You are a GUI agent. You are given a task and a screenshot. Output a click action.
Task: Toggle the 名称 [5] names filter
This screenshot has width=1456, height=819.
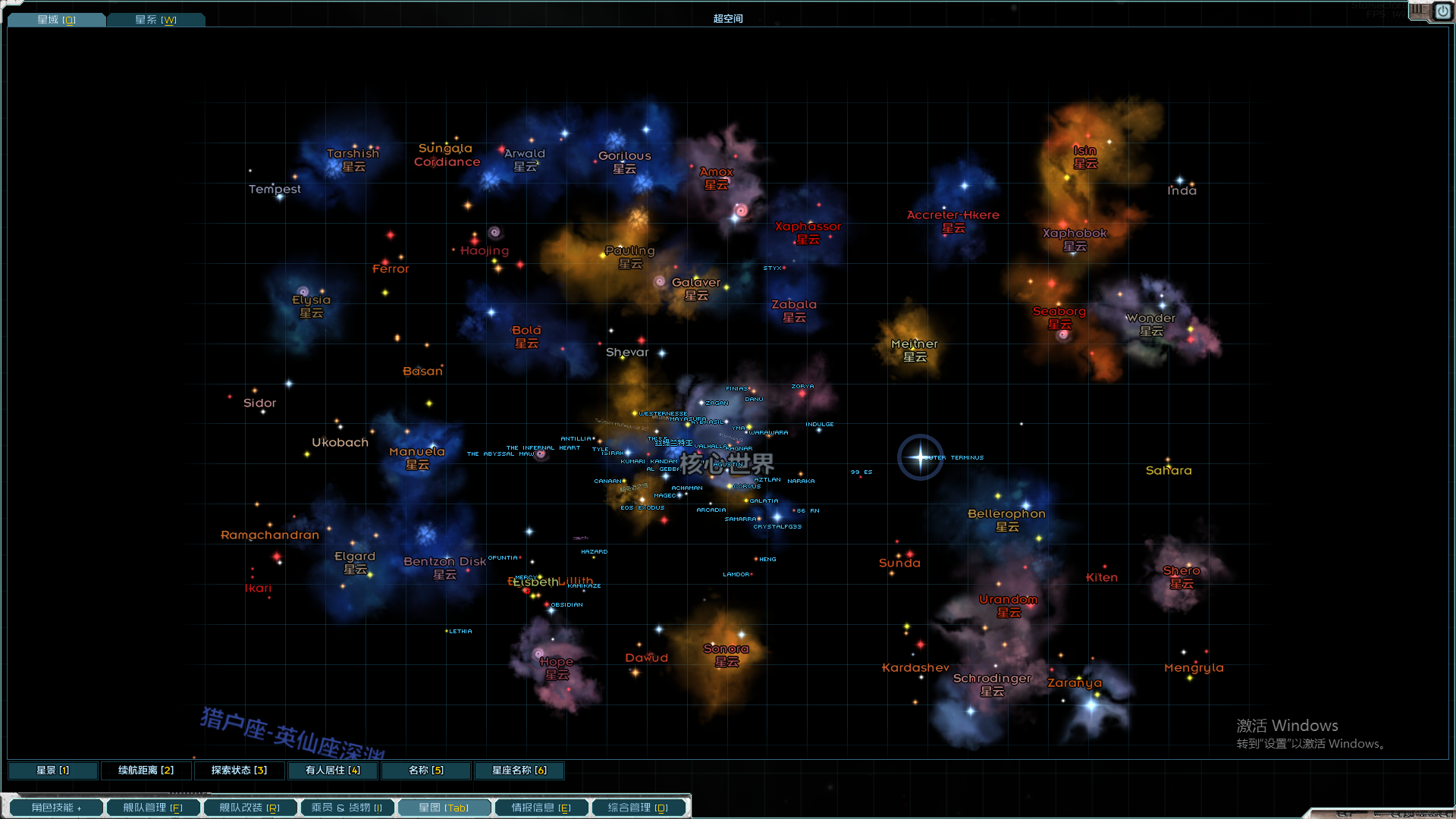coord(425,770)
